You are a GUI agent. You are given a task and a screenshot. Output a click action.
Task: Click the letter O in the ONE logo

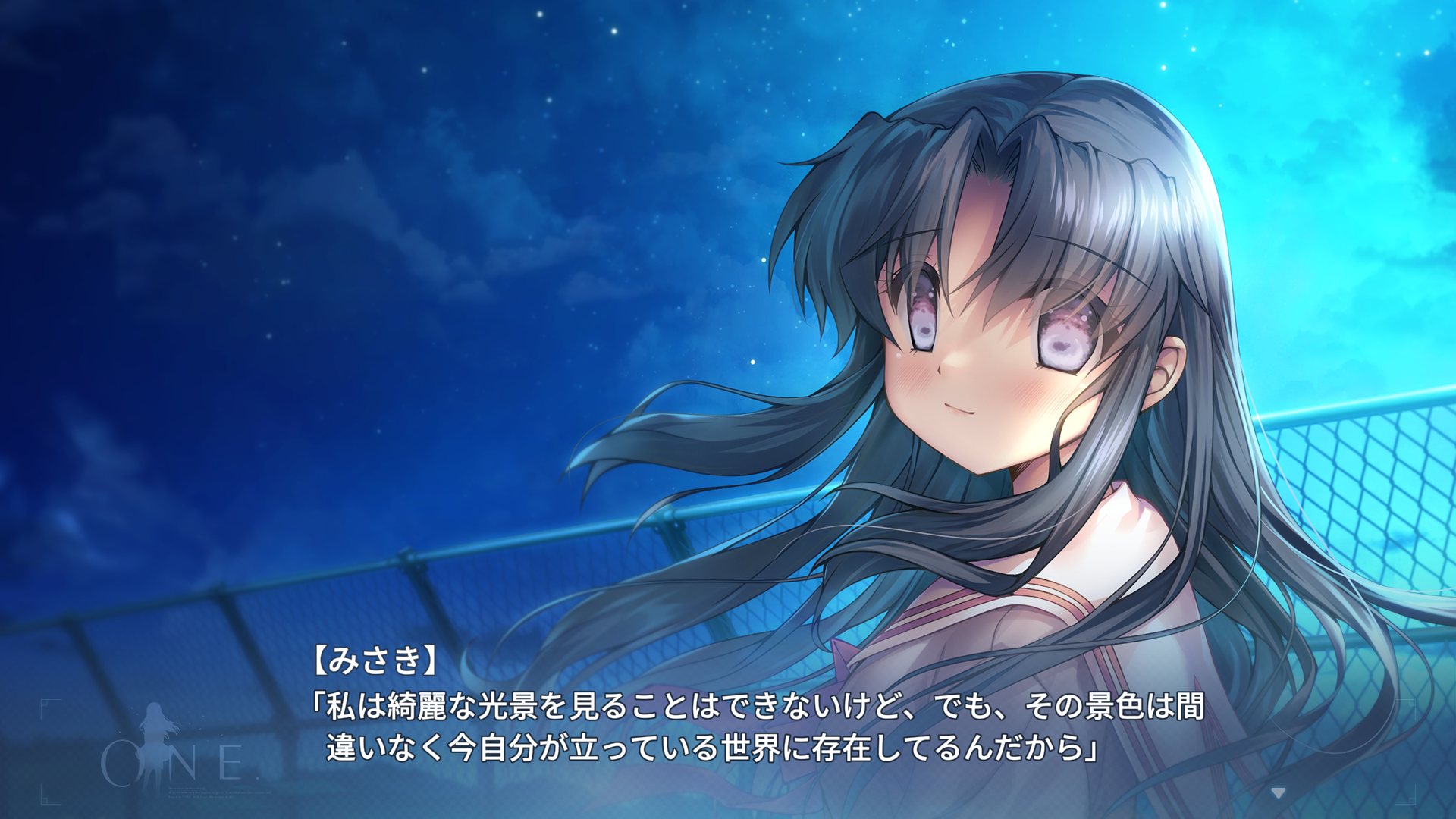point(120,763)
